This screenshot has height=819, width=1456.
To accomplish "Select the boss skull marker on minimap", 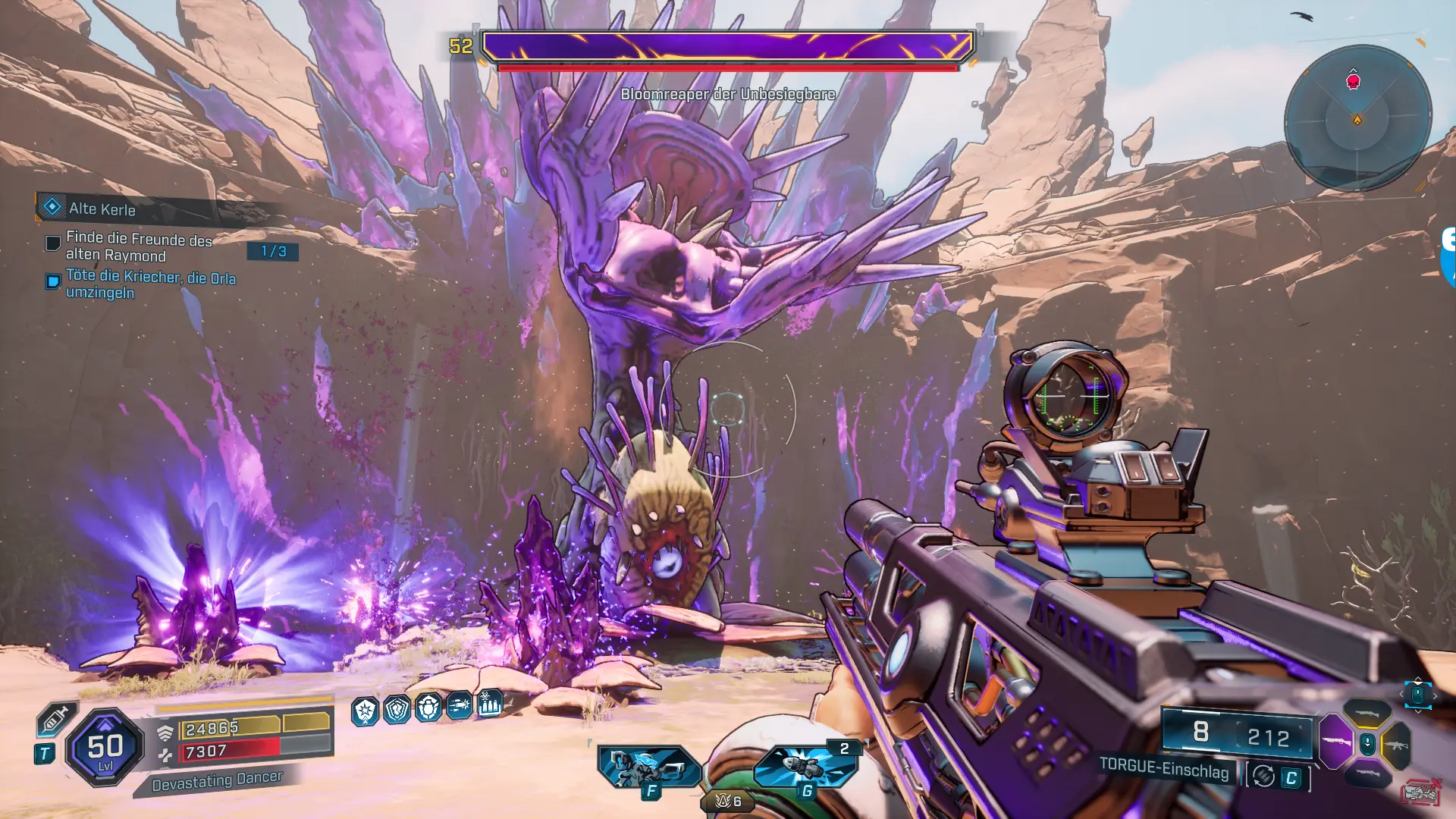I will [x=1353, y=81].
